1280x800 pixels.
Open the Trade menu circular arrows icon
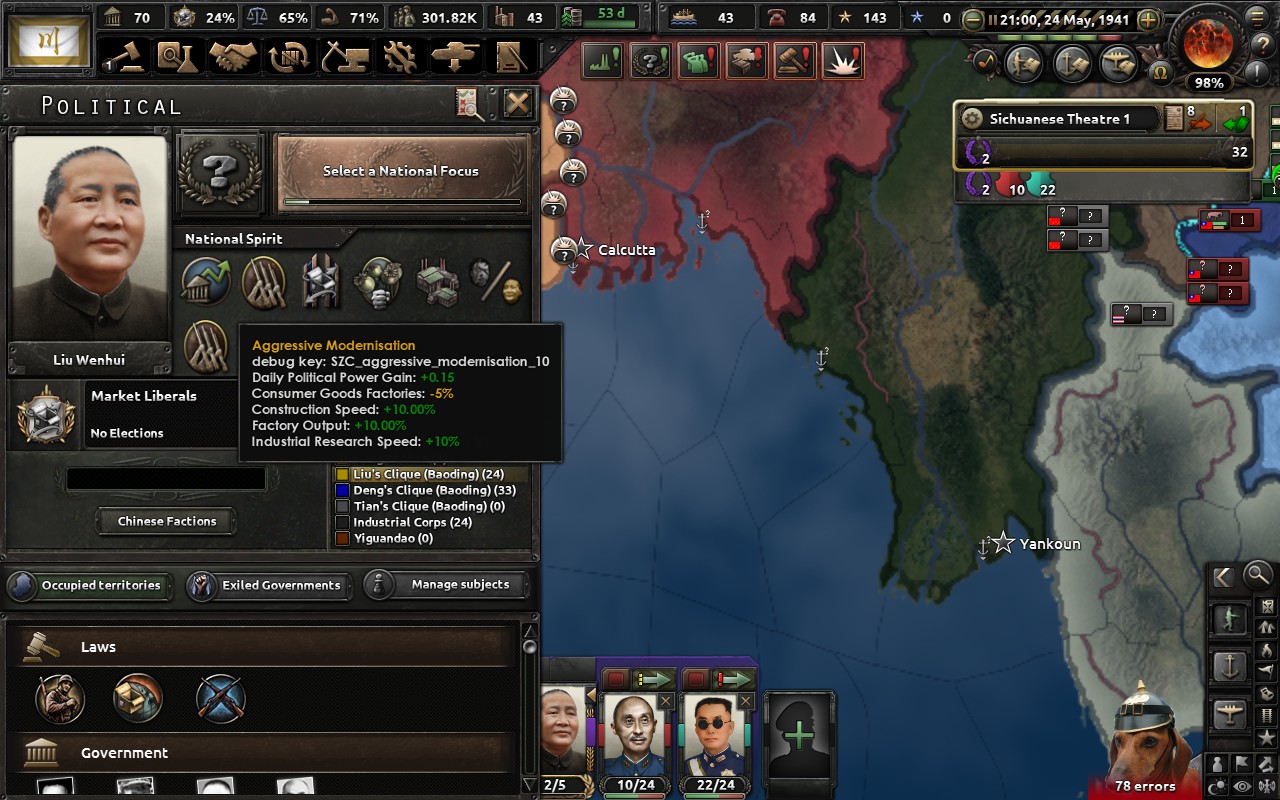pos(291,57)
